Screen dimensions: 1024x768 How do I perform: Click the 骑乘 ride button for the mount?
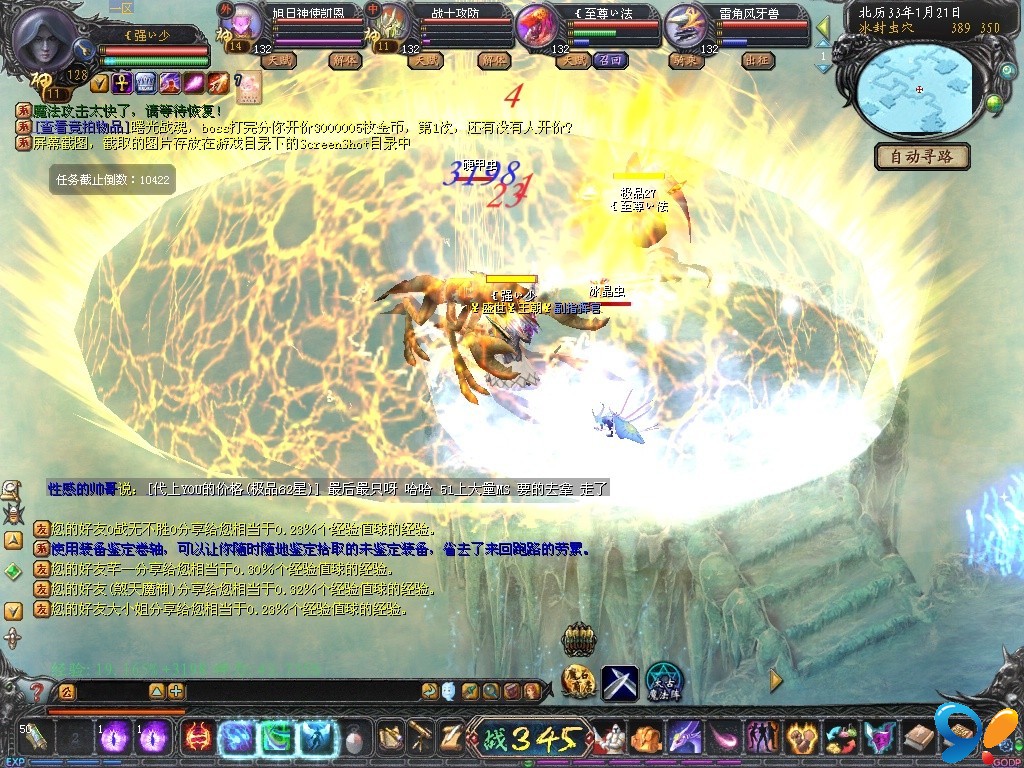click(x=685, y=60)
